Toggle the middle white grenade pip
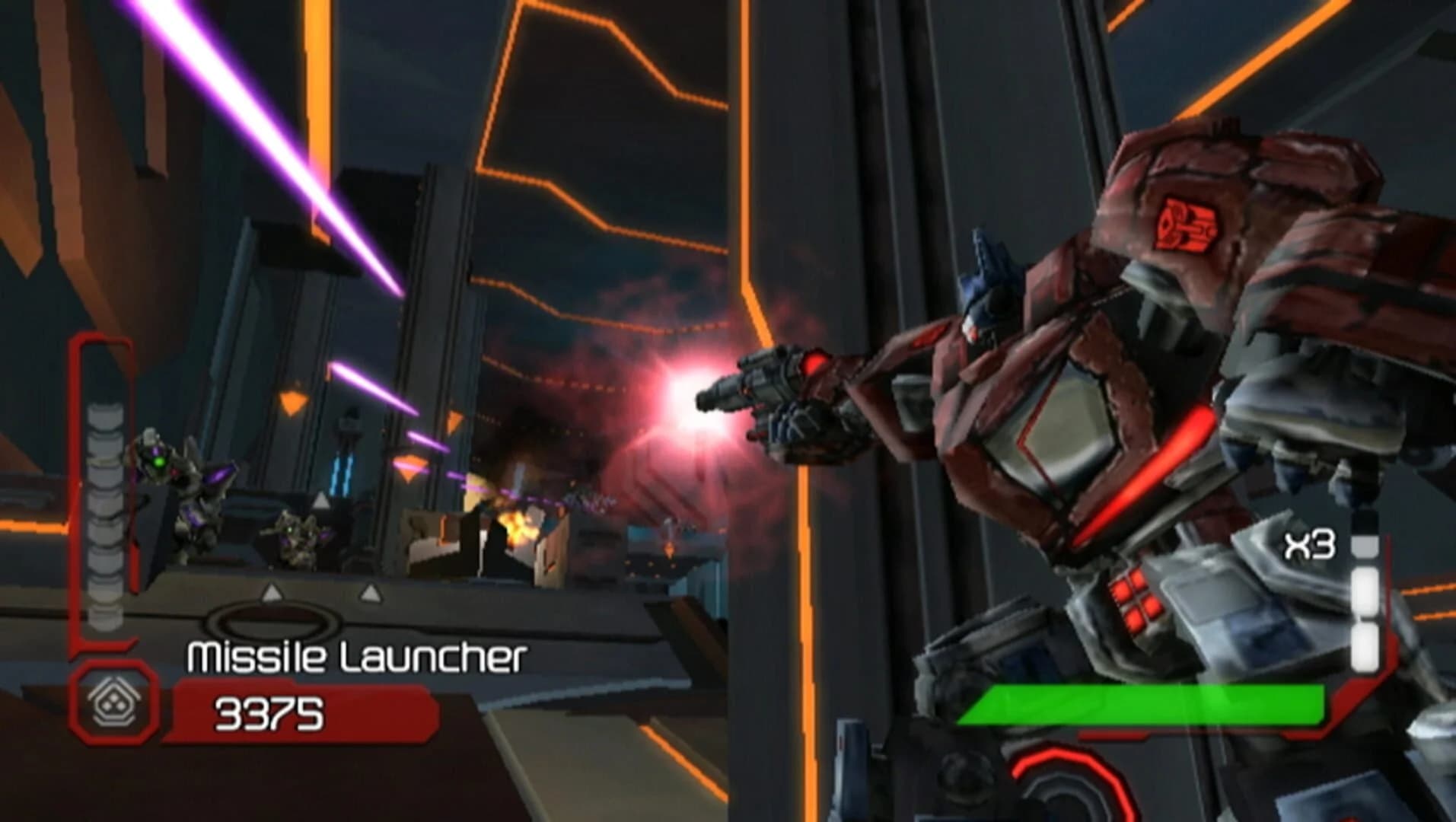 (1365, 592)
